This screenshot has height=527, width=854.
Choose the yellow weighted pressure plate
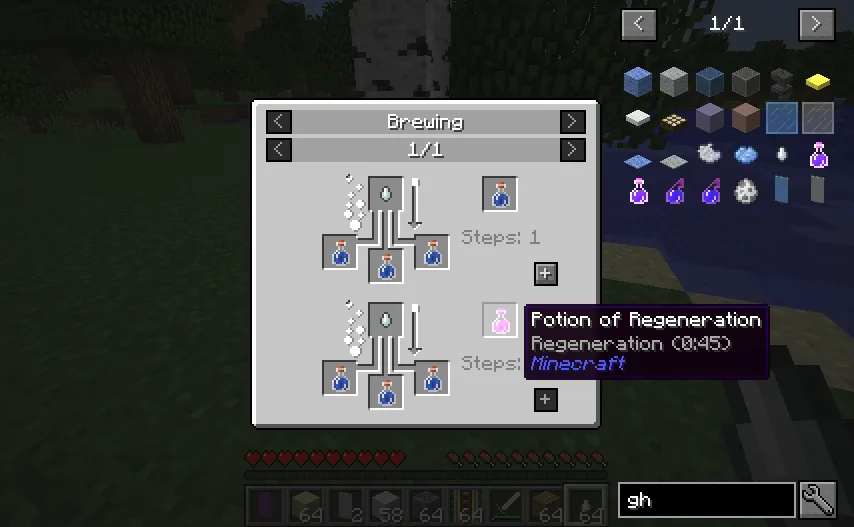click(818, 82)
